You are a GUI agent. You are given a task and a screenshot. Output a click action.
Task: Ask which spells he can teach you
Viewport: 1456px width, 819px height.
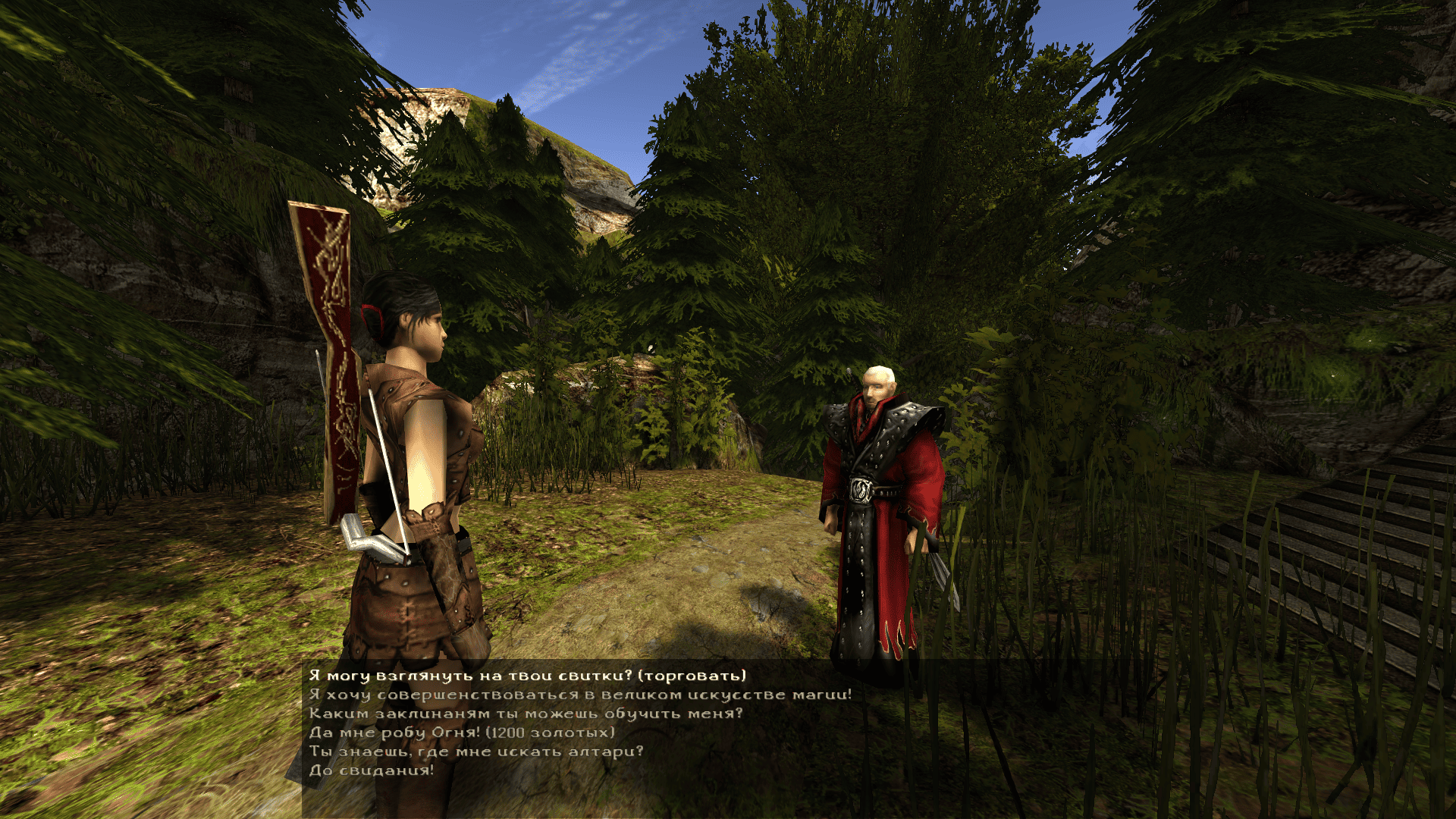point(526,714)
